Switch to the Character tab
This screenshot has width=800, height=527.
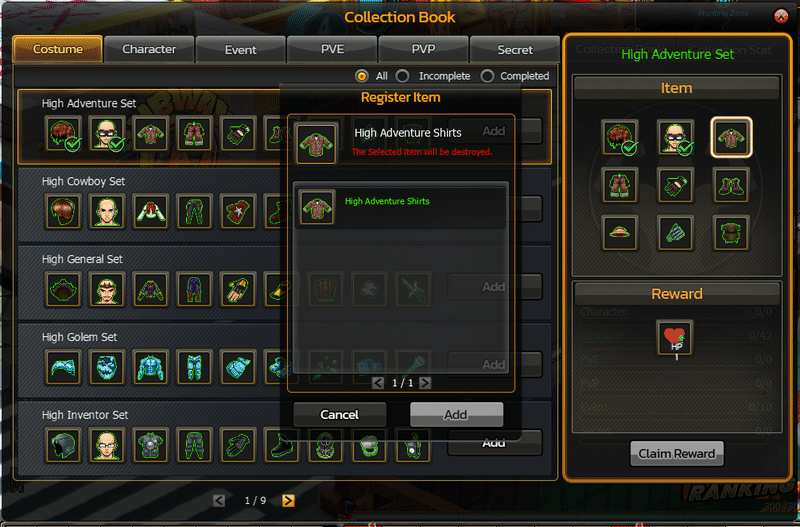[x=149, y=49]
